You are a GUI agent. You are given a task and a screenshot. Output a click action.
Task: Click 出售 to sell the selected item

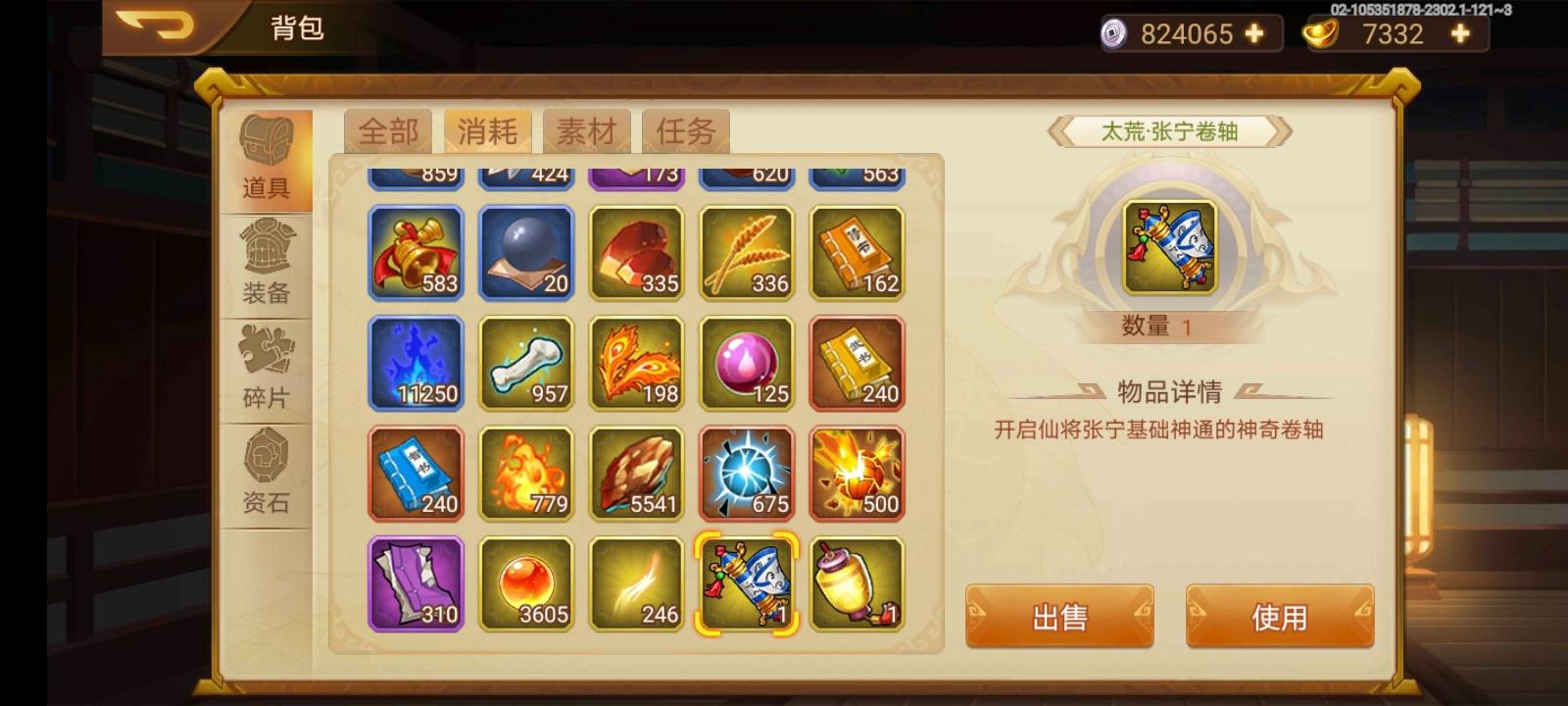(x=1058, y=616)
